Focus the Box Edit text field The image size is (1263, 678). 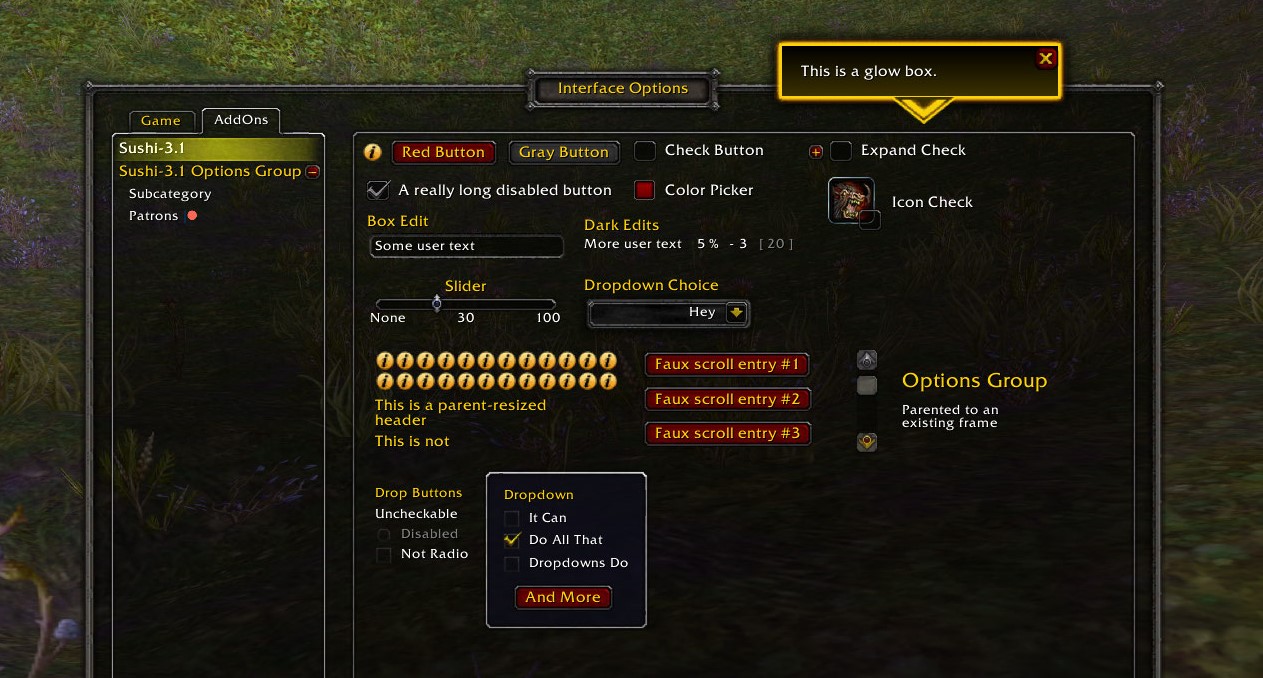(x=466, y=246)
